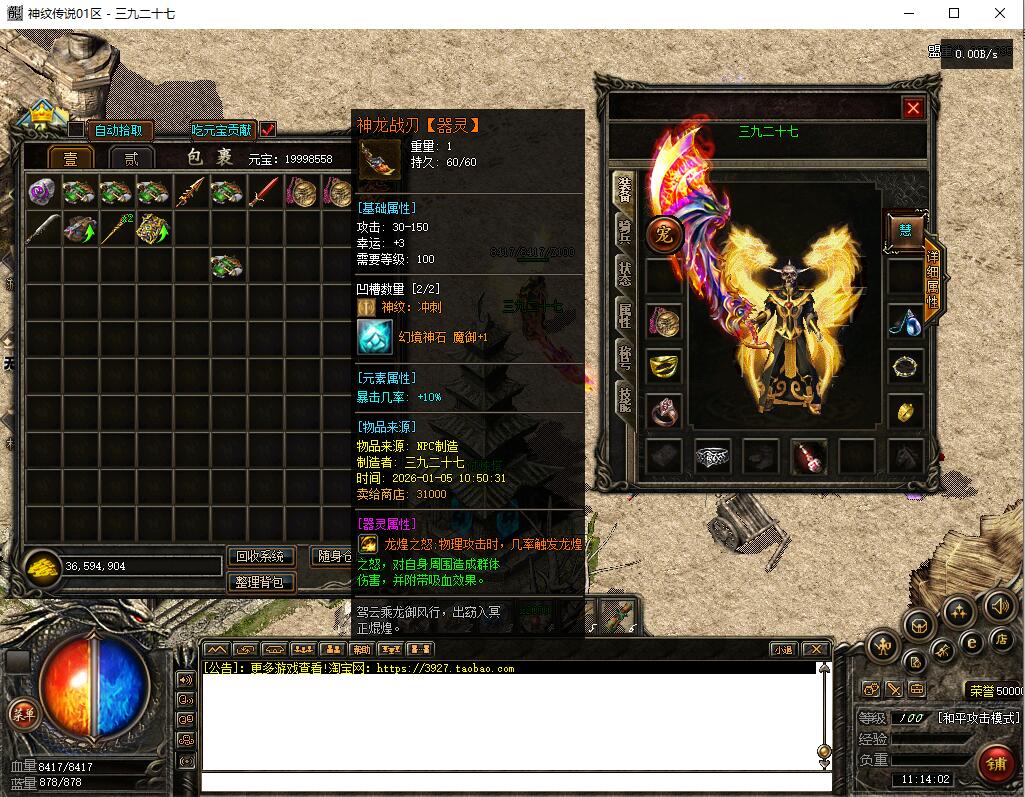Select the purple orb item in bag
The width and height of the screenshot is (1025, 797).
coord(42,192)
